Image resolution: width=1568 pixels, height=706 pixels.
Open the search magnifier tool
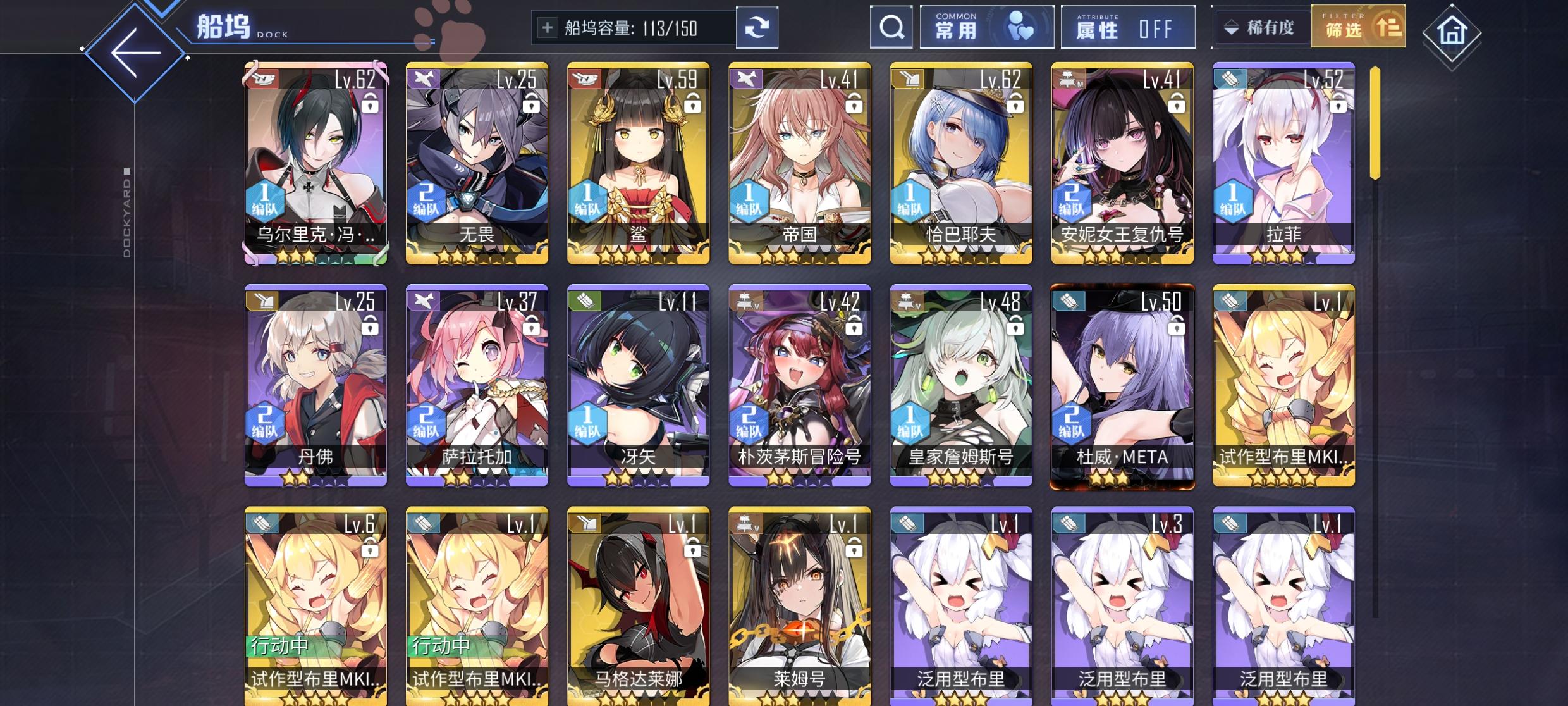click(x=891, y=28)
